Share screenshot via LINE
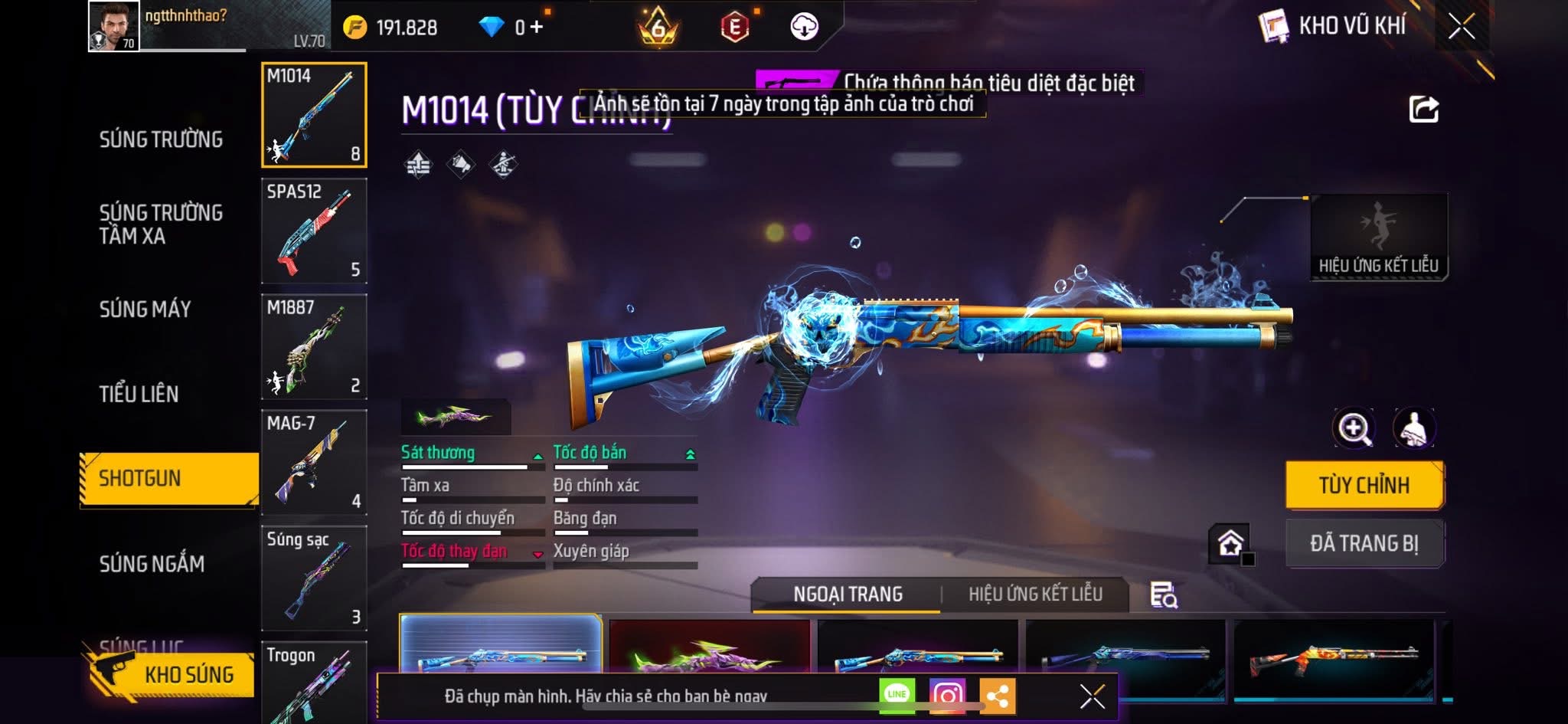 point(897,695)
